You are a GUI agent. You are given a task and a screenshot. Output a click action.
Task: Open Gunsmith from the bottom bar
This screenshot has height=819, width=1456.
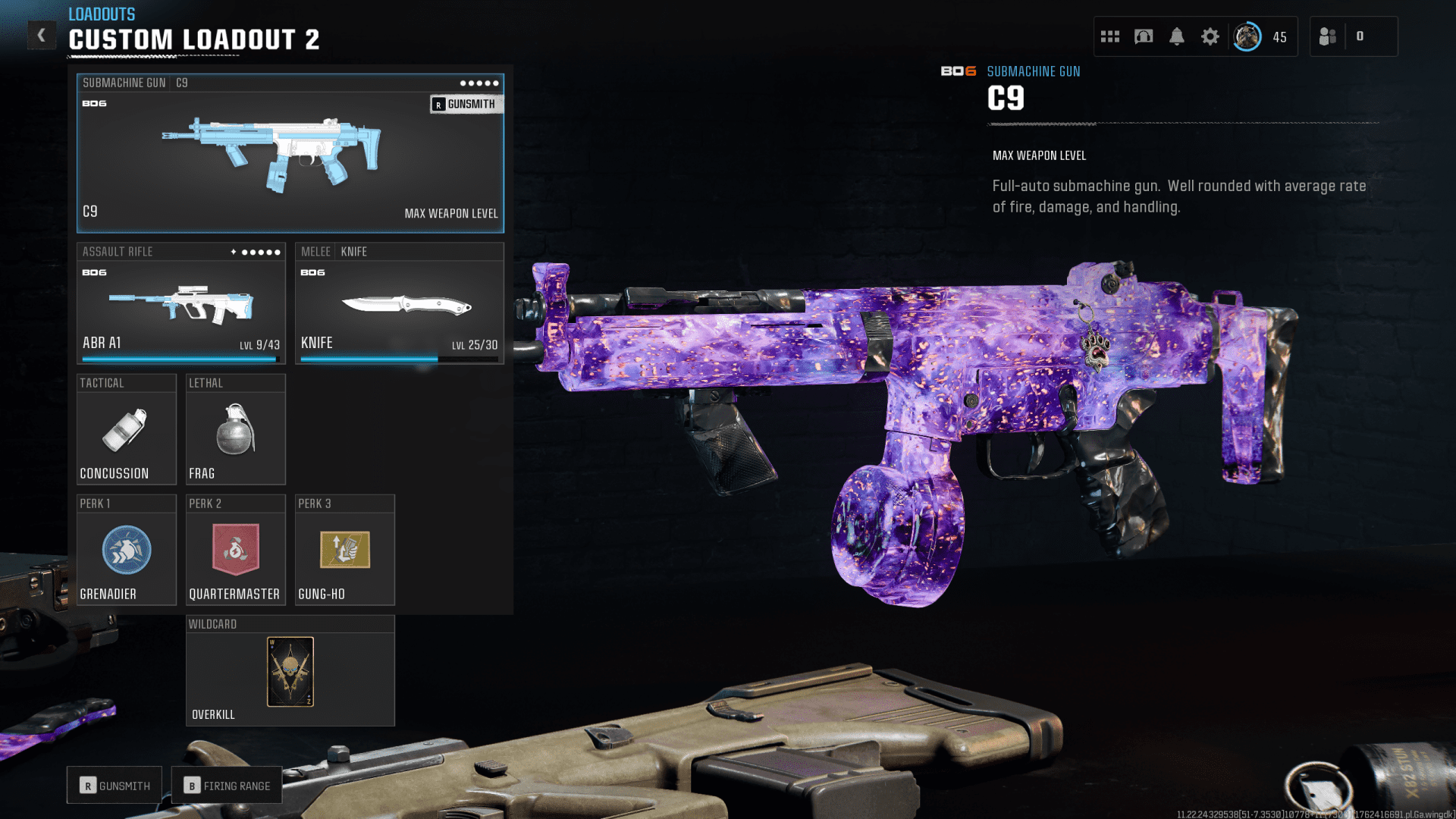point(115,786)
